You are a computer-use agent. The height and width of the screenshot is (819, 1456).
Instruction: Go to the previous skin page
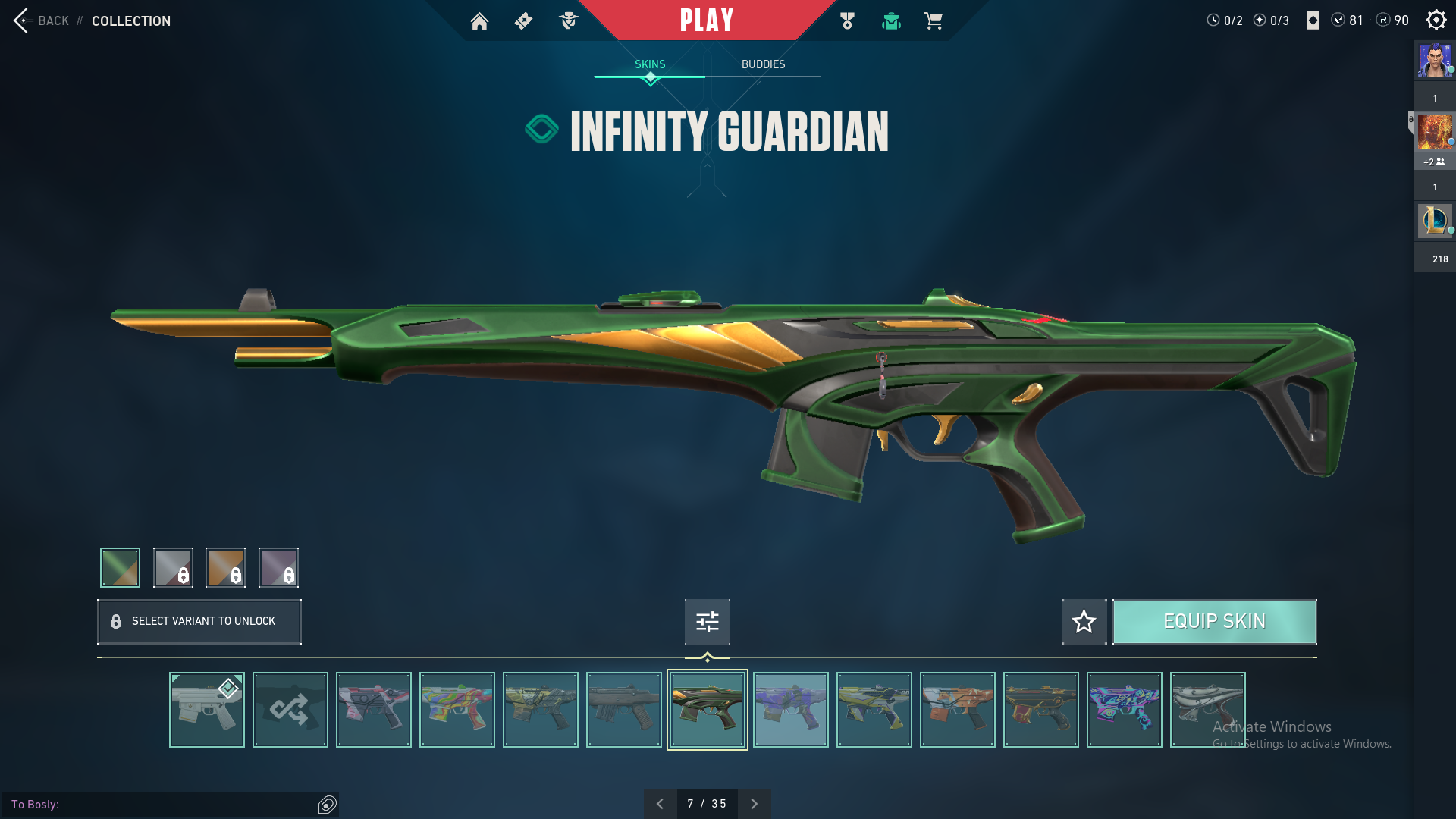661,804
